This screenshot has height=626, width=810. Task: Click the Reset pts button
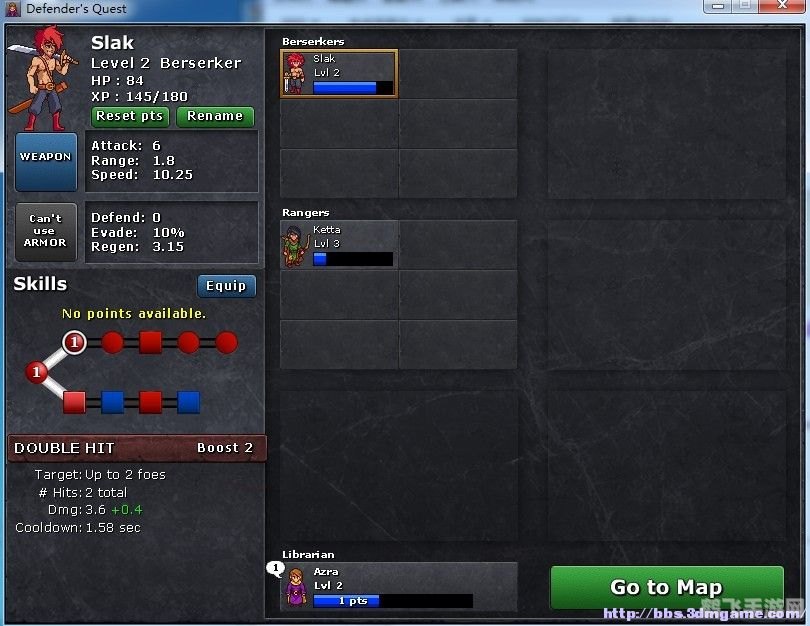pyautogui.click(x=130, y=116)
